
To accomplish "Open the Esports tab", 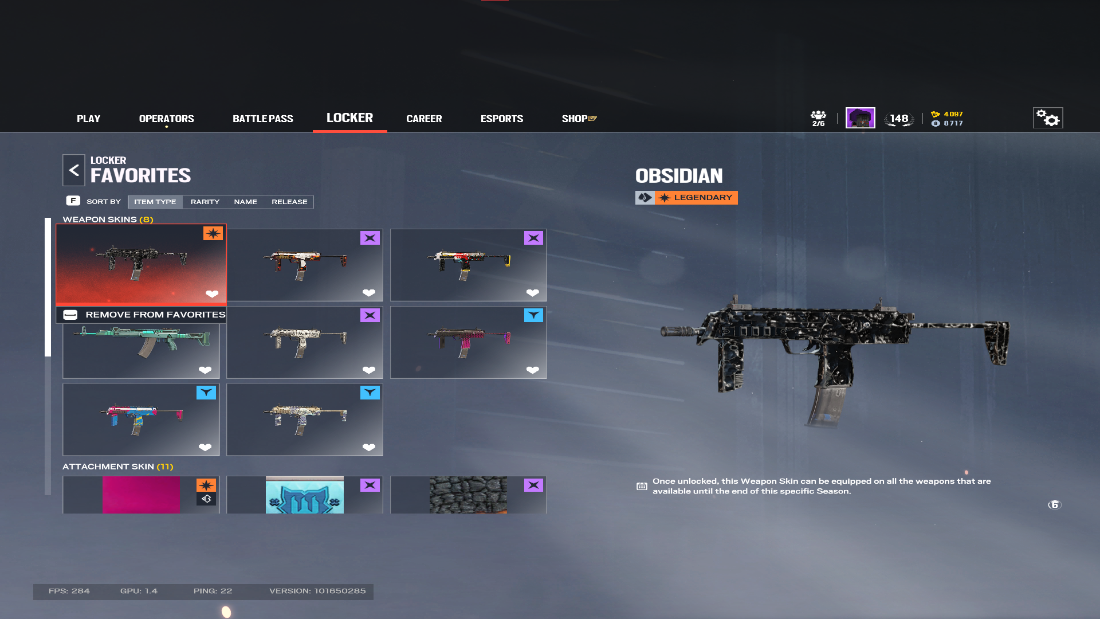I will pyautogui.click(x=501, y=119).
